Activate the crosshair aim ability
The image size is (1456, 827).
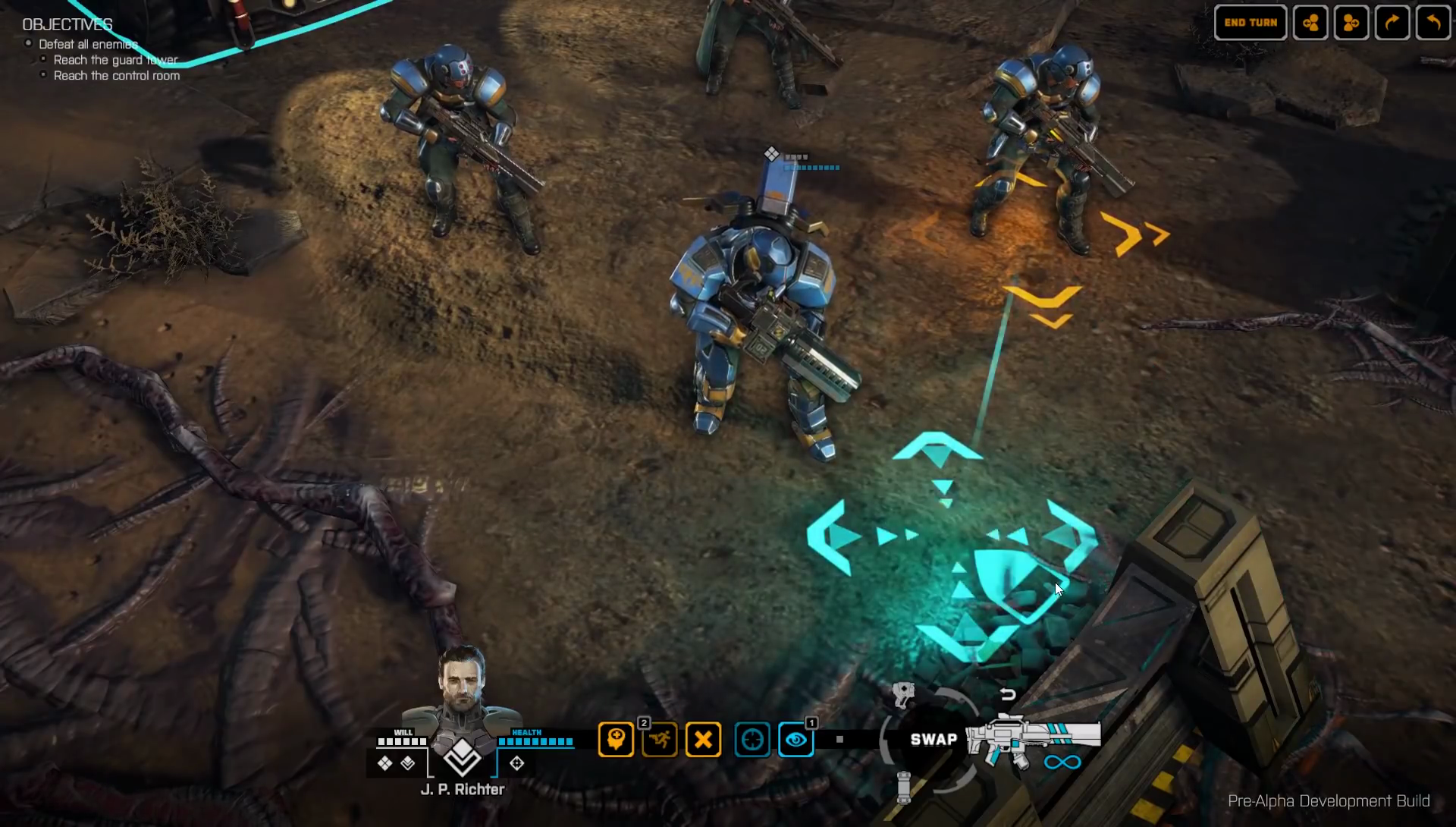tap(752, 739)
